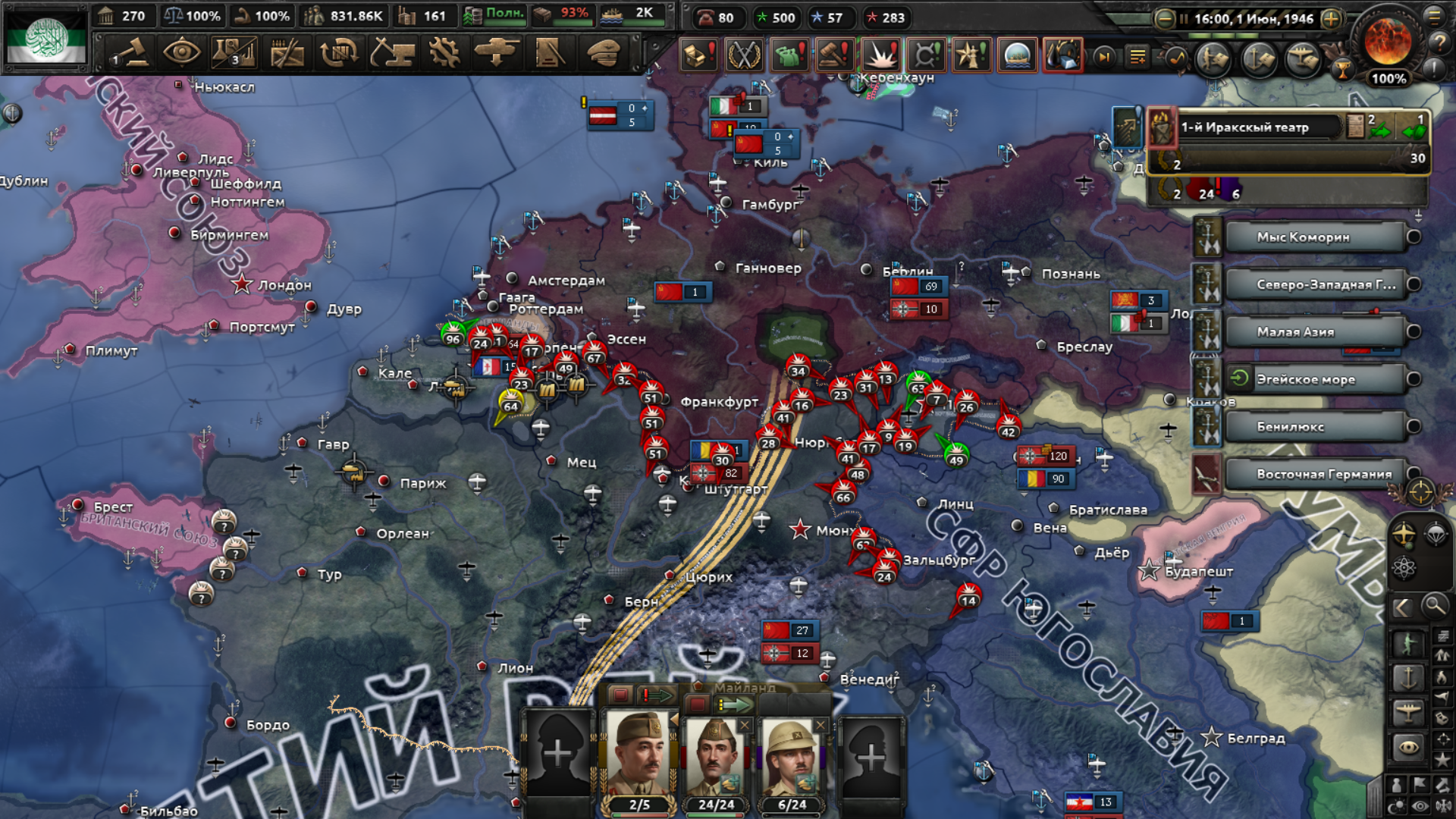Viewport: 1456px width, 819px height.
Task: Open the officer corps cap menu
Action: click(603, 53)
